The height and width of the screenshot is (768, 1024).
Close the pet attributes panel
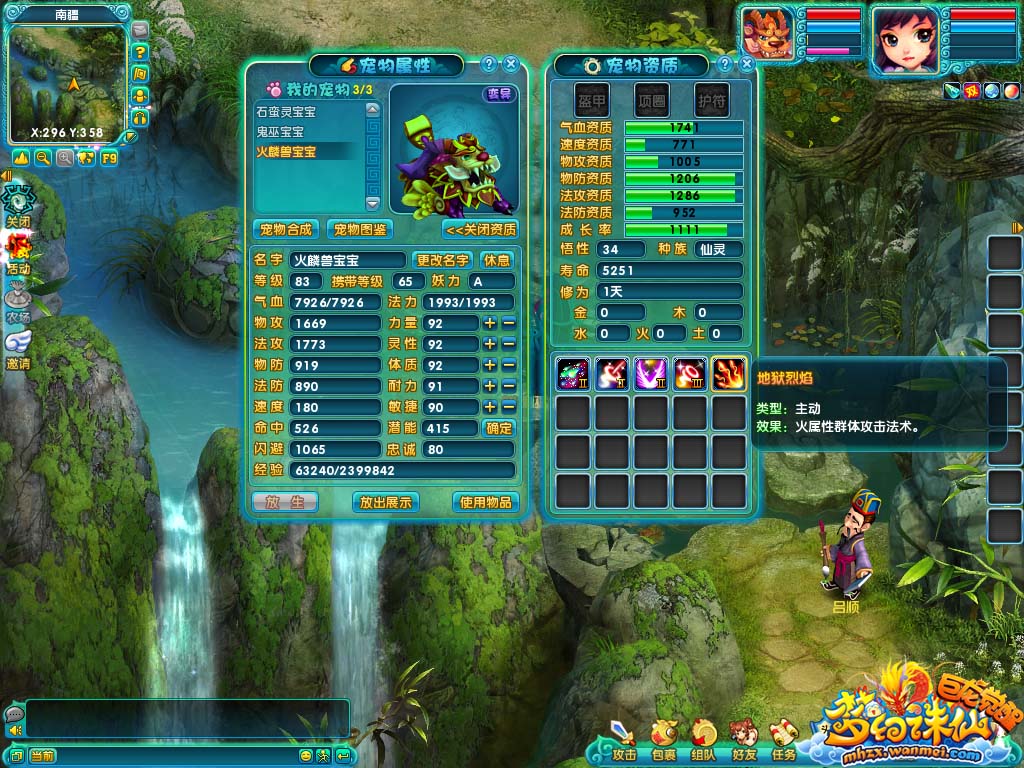coord(511,64)
